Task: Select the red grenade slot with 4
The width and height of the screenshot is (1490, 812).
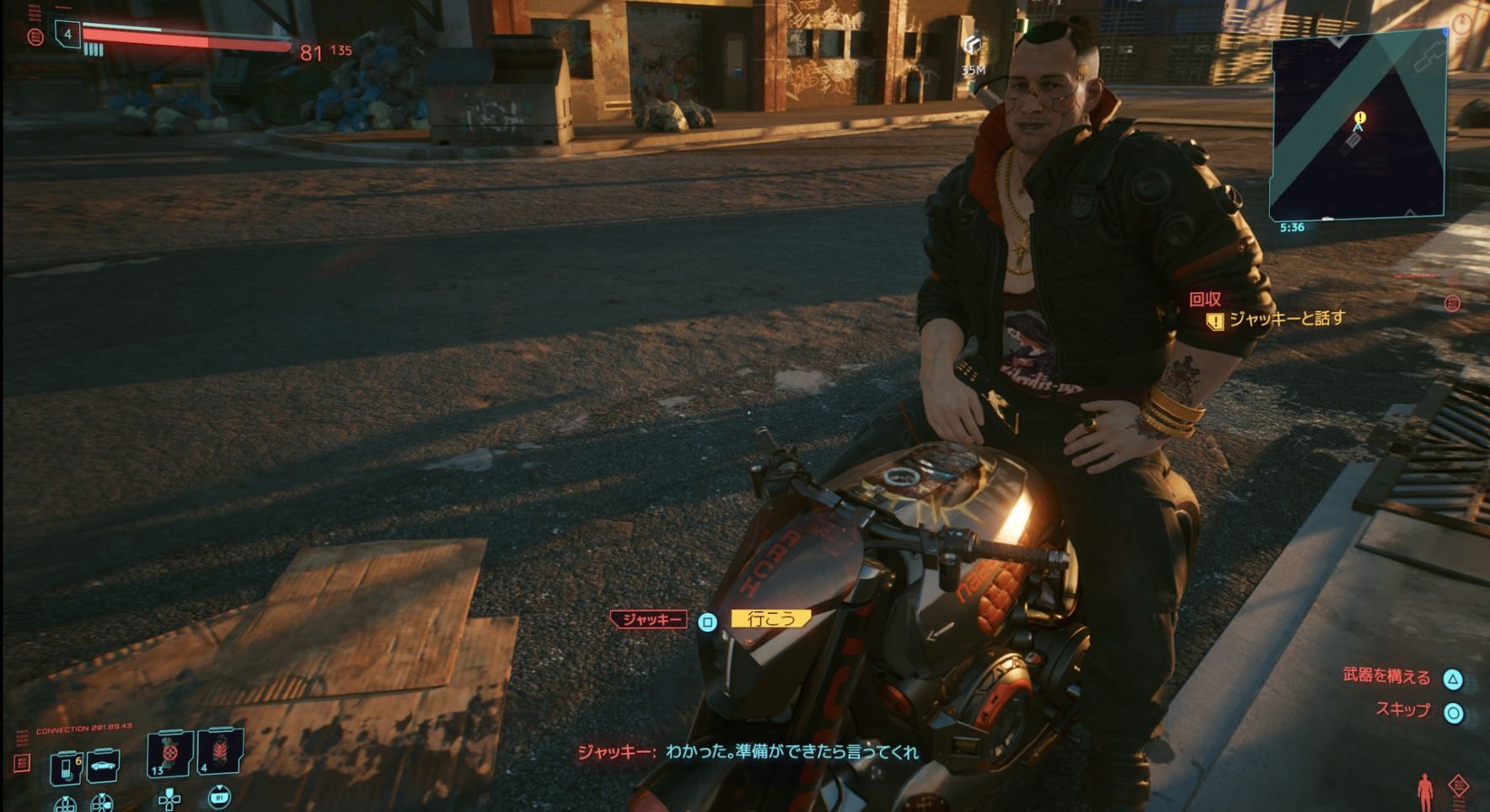Action: (220, 751)
